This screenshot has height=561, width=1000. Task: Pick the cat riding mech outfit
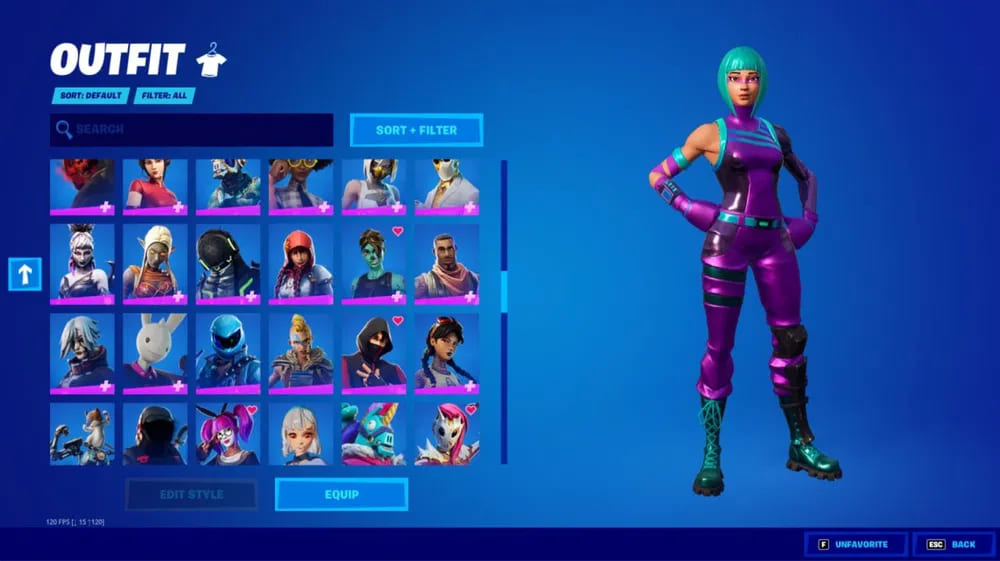82,434
